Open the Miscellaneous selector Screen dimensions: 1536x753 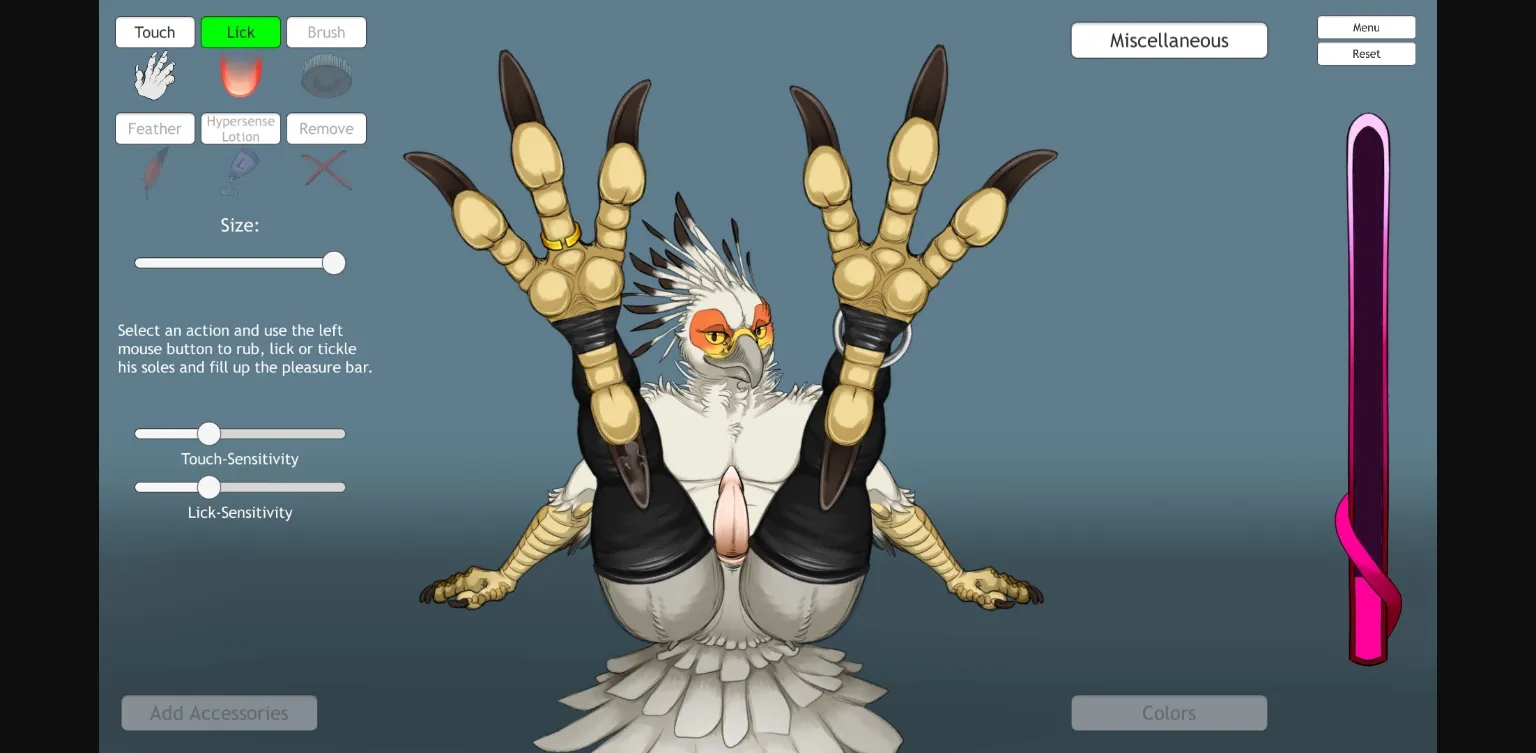click(x=1169, y=40)
